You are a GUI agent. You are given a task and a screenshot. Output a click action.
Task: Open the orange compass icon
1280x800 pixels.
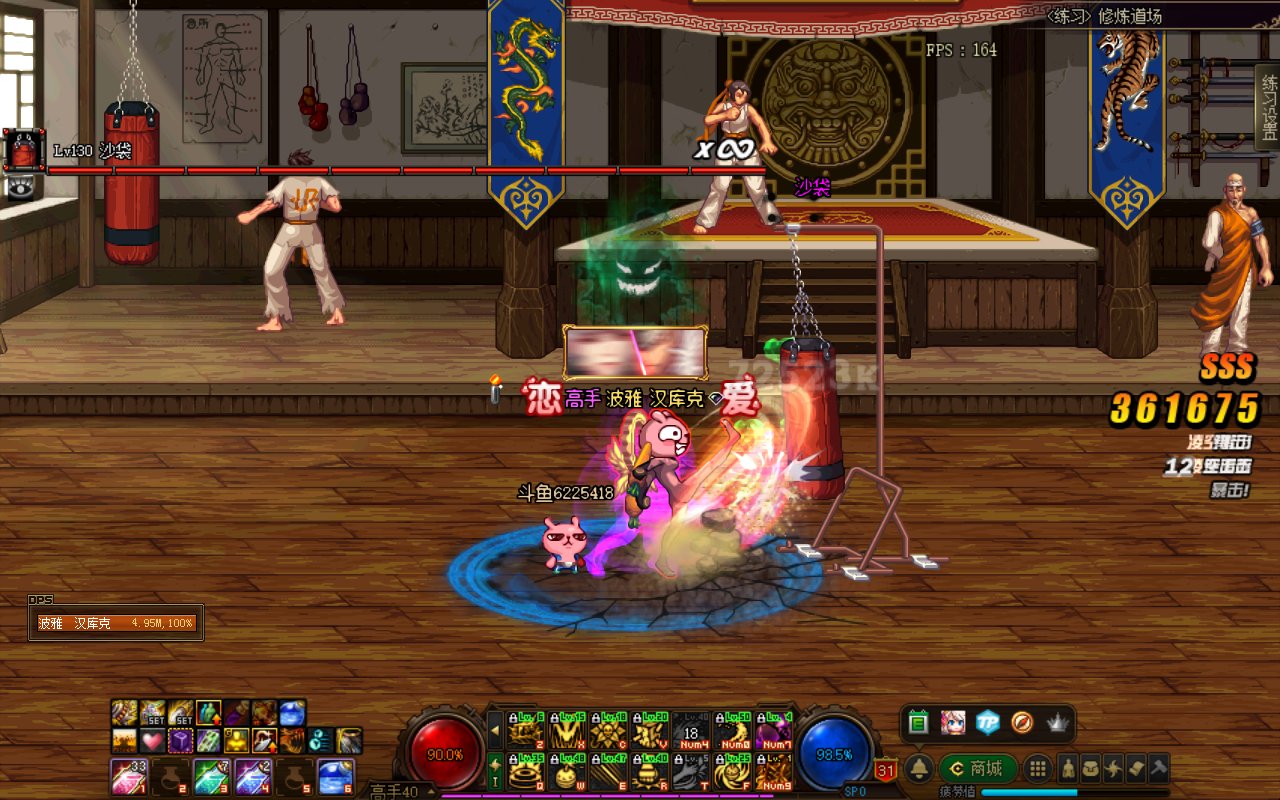click(x=1022, y=721)
